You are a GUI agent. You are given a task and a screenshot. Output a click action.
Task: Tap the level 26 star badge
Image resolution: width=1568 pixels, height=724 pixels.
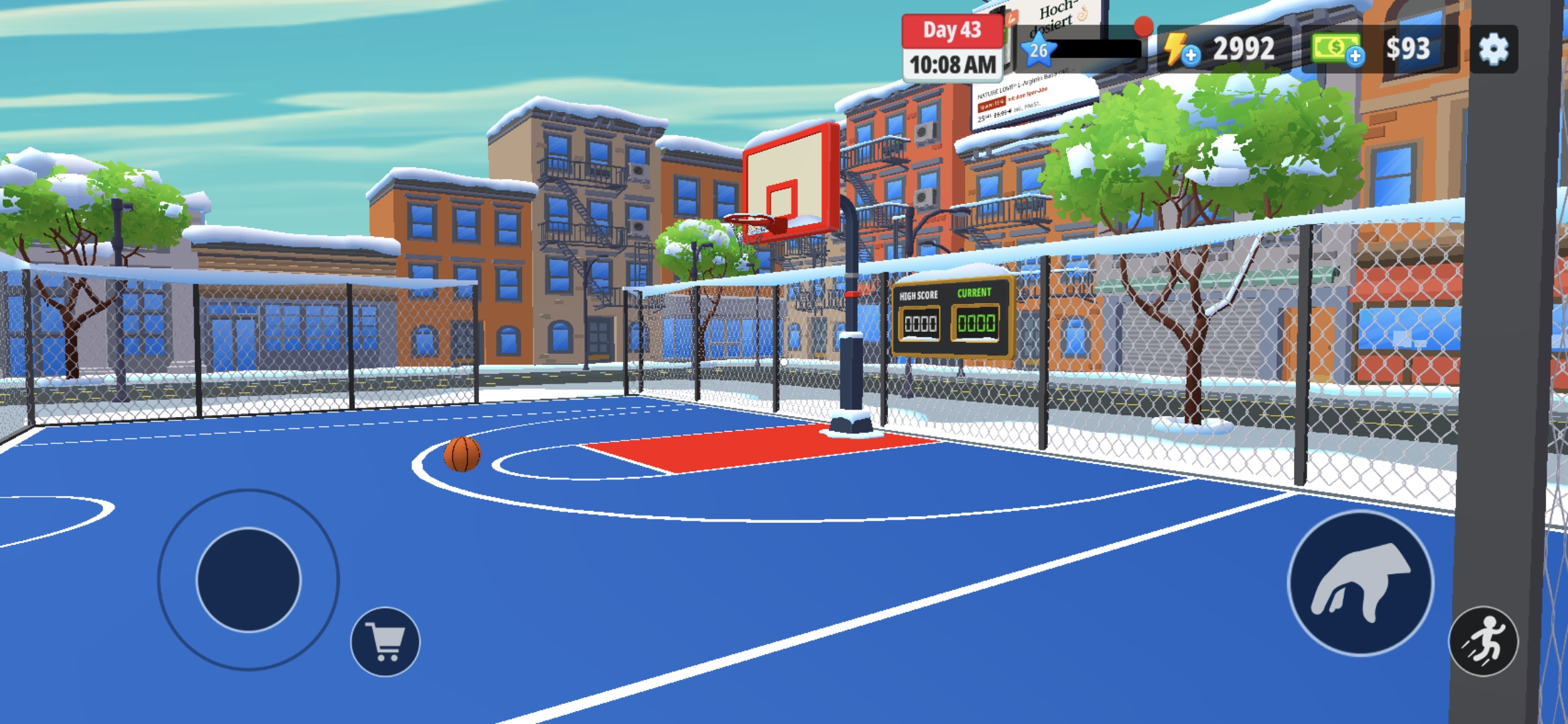click(1039, 50)
